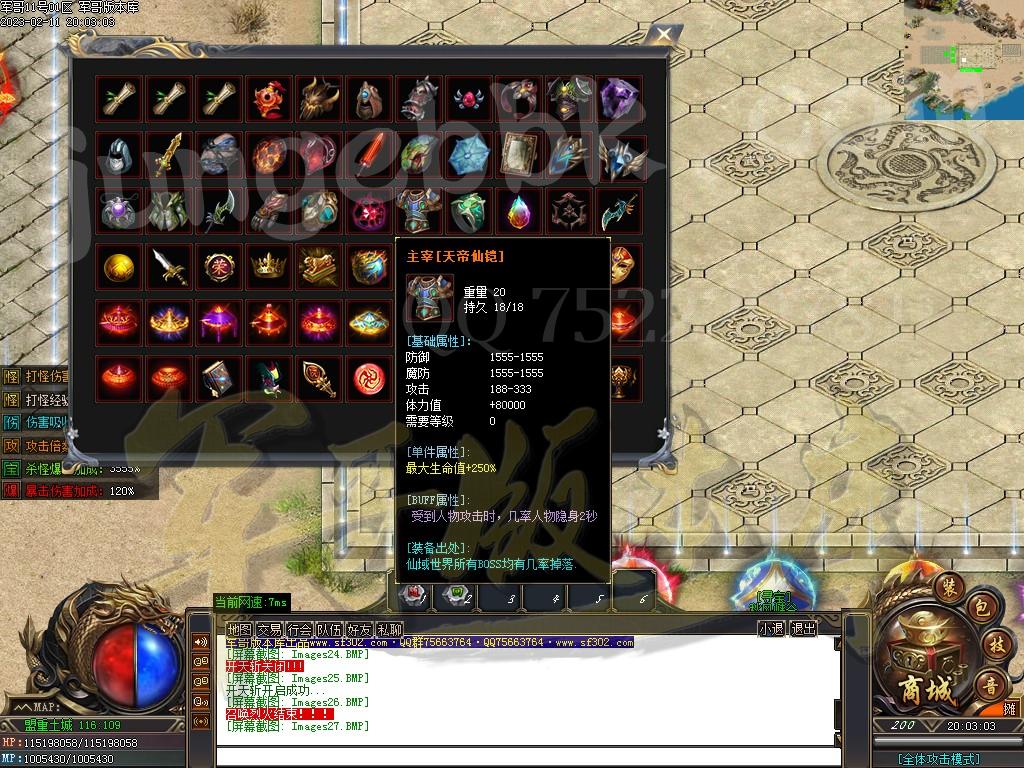Screen dimensions: 1024x768
Task: Select the purple crystal item slot
Action: (619, 99)
